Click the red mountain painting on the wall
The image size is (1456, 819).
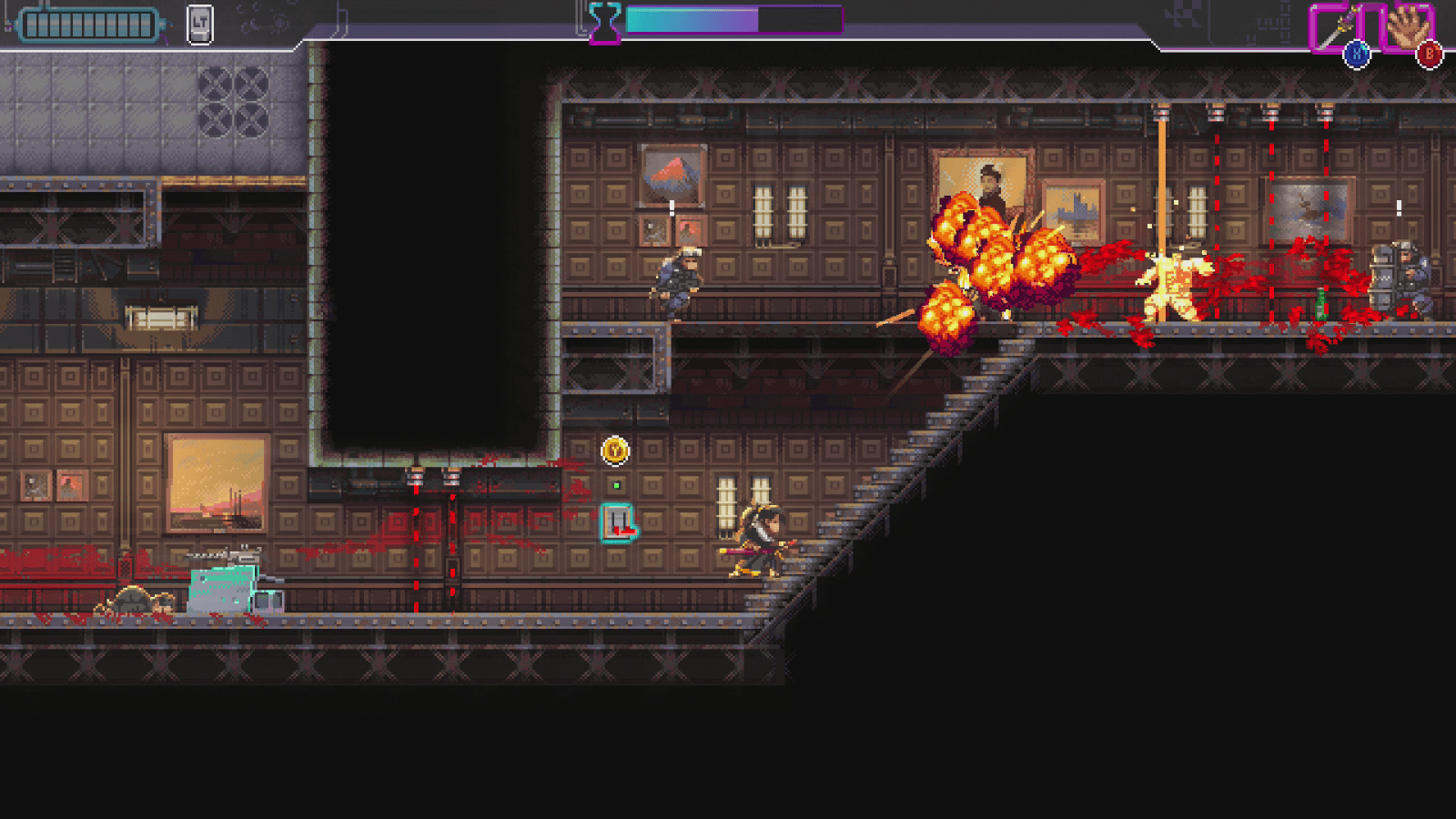(672, 173)
